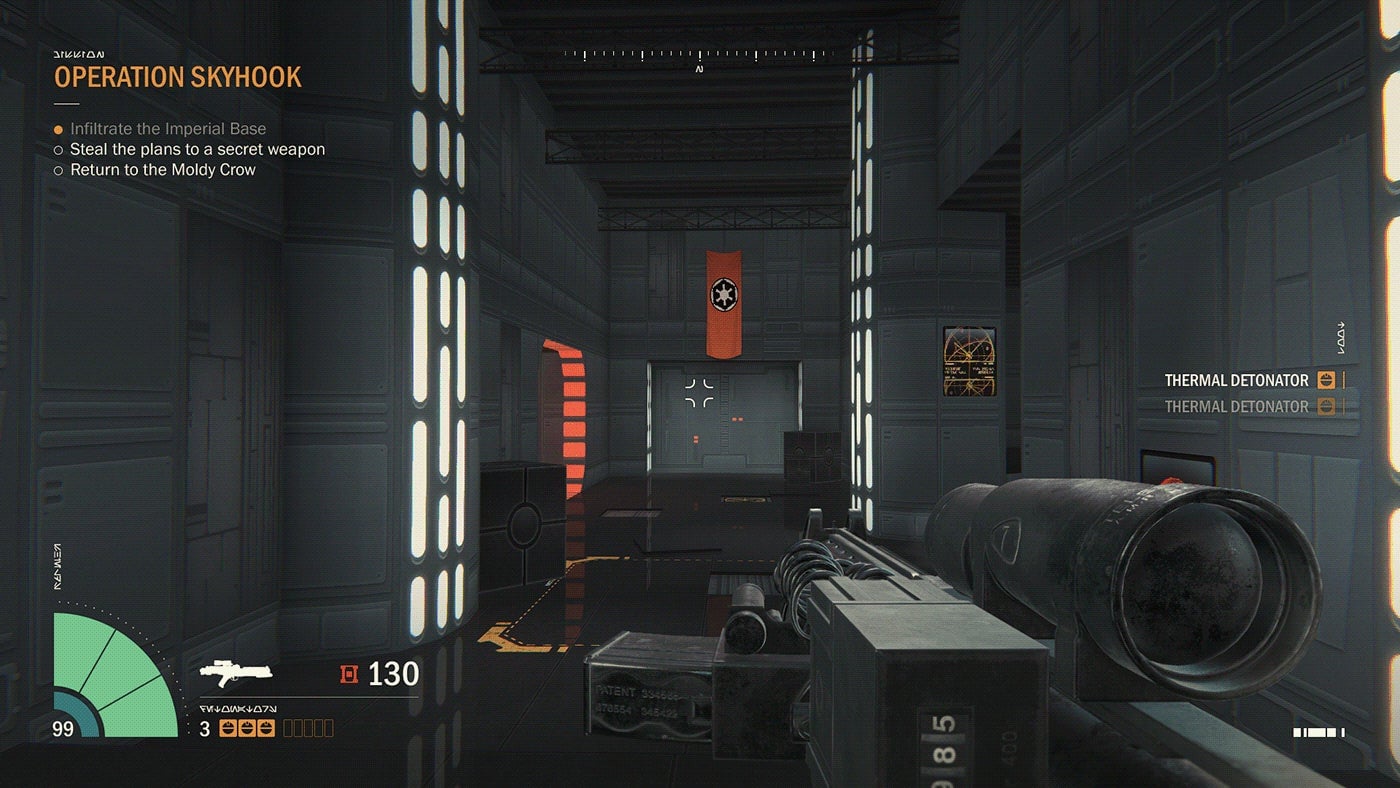Click the compass strip heading marker
The width and height of the screenshot is (1400, 788).
[x=699, y=69]
